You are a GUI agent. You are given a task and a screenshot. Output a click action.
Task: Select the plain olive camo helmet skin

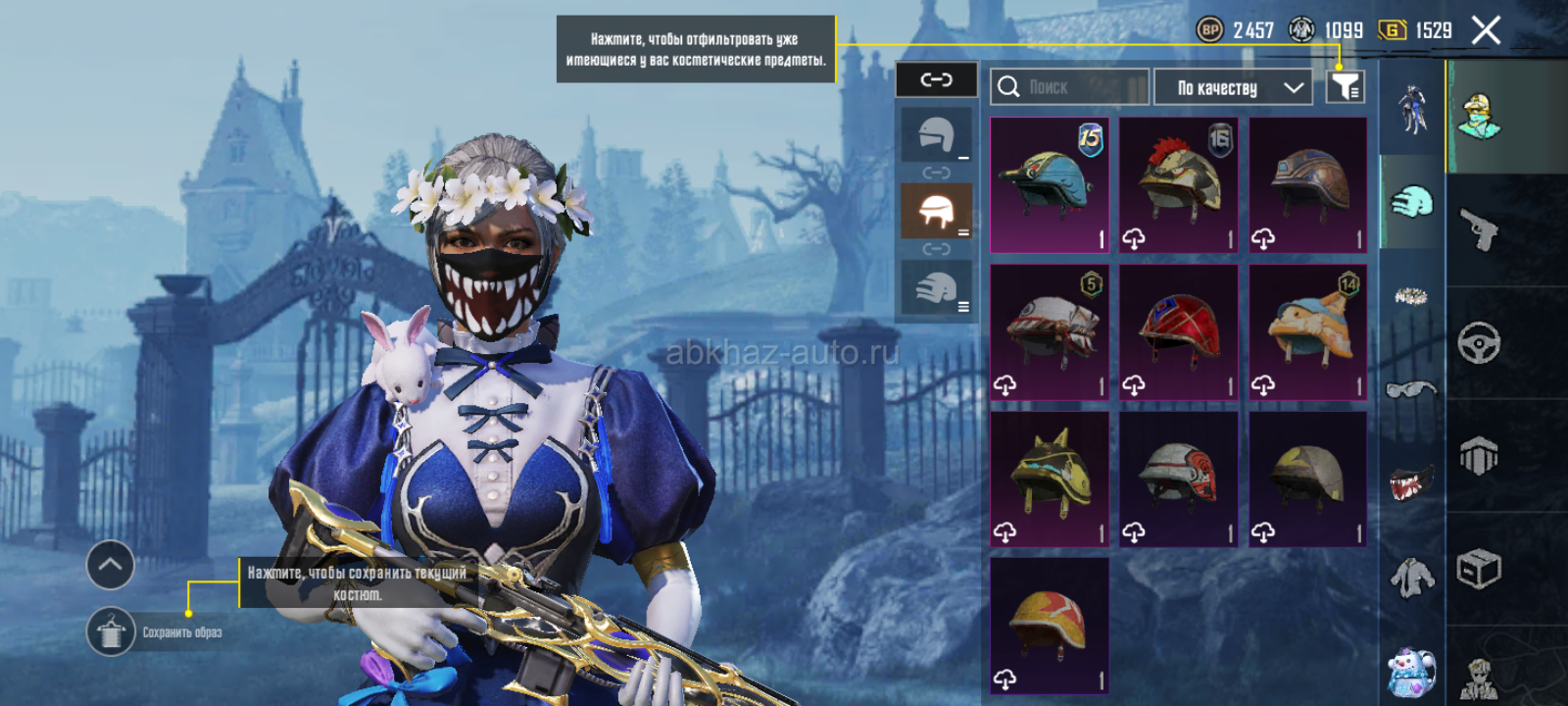(1308, 479)
